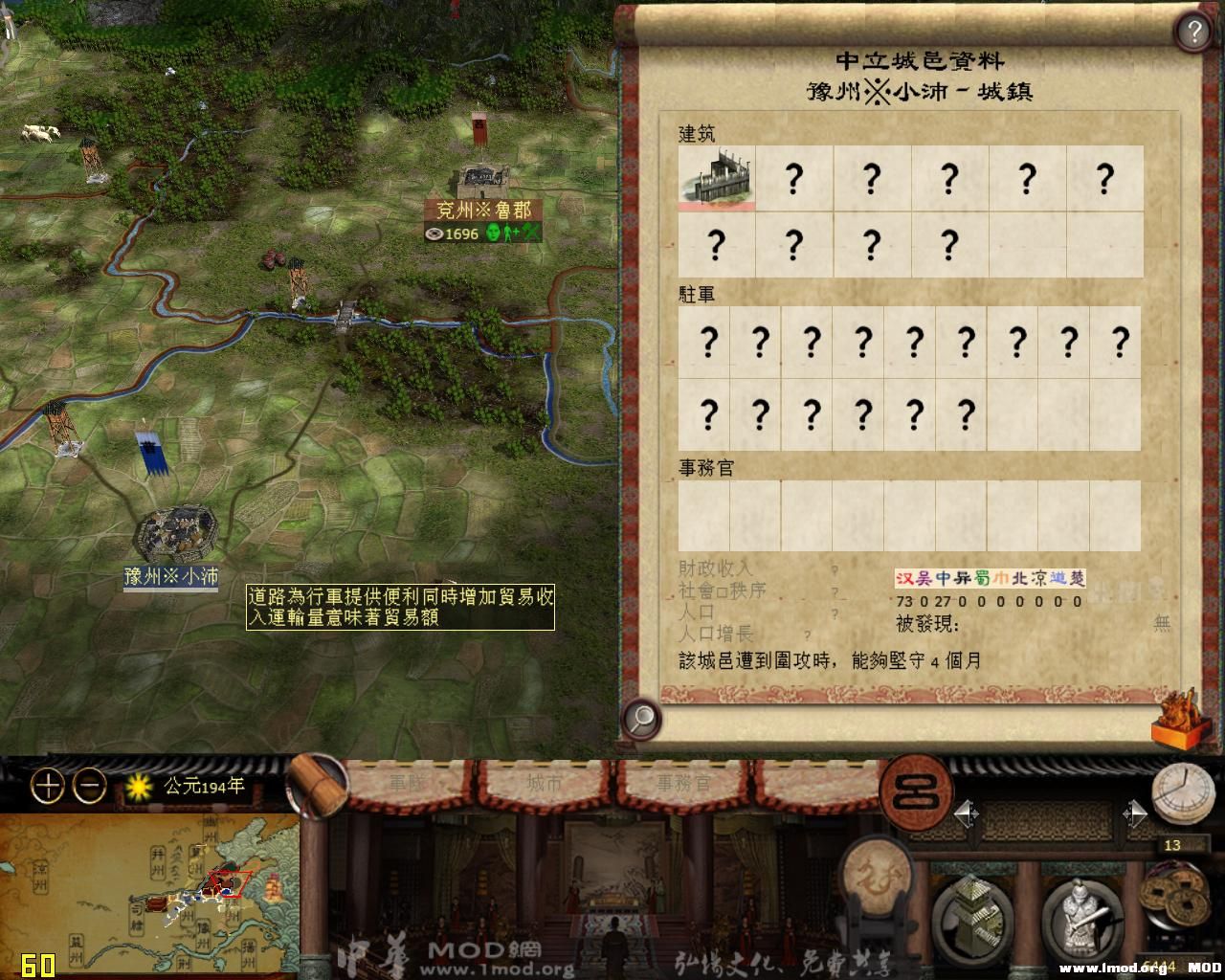1225x980 pixels.
Task: Click the bamboo scroll-case icon on the top bar
Action: click(x=316, y=785)
